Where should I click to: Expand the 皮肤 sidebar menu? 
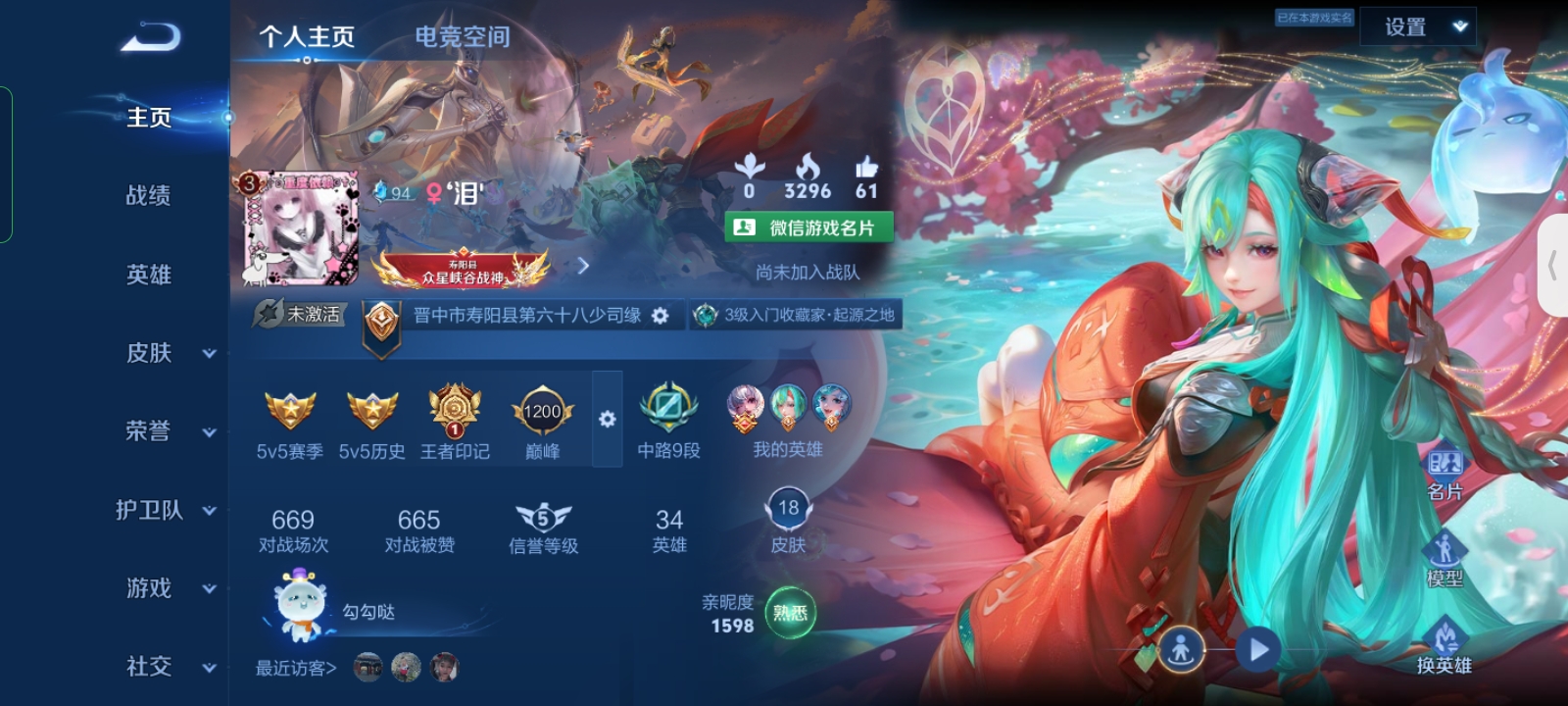(x=167, y=353)
